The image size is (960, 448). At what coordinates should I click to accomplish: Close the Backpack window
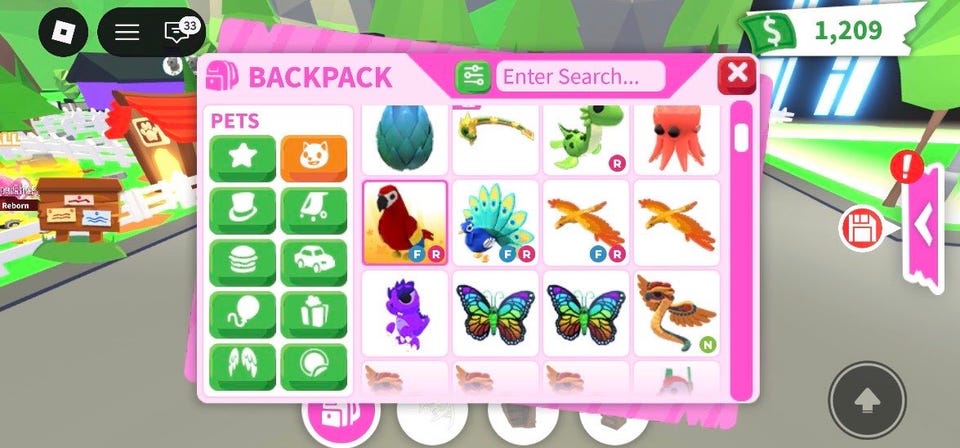tap(737, 74)
